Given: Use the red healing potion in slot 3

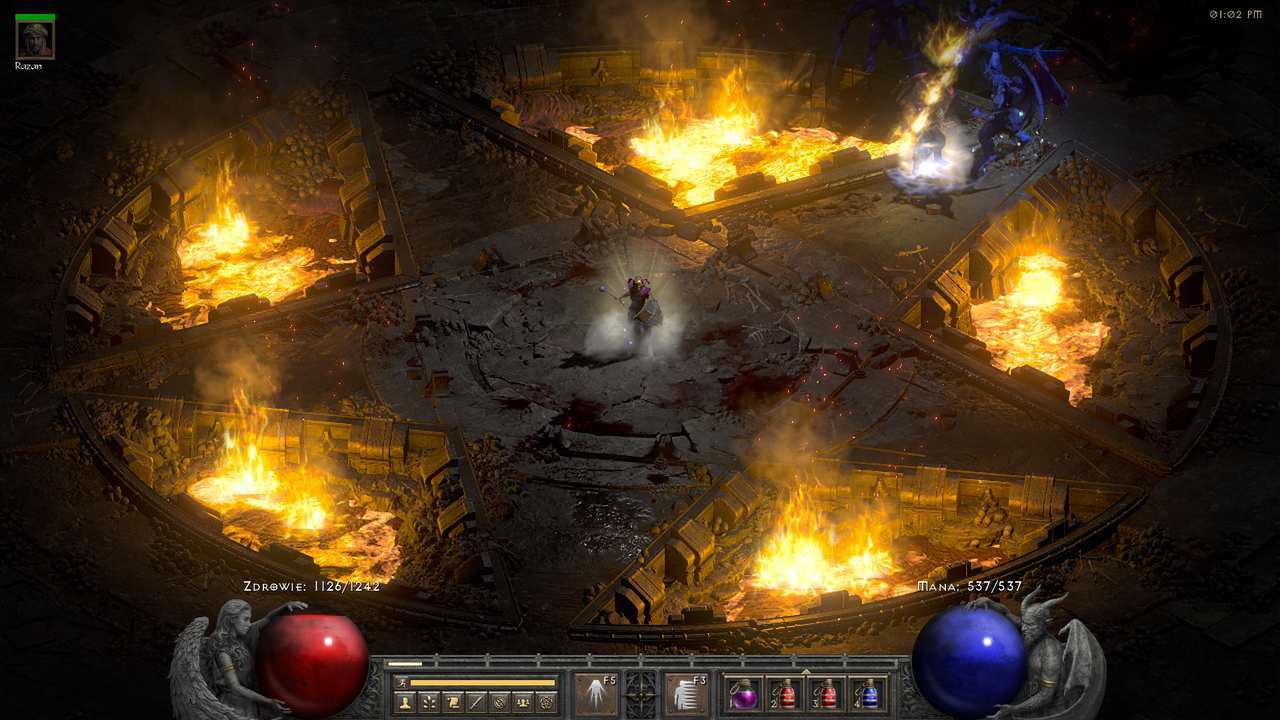Looking at the screenshot, I should coord(827,695).
